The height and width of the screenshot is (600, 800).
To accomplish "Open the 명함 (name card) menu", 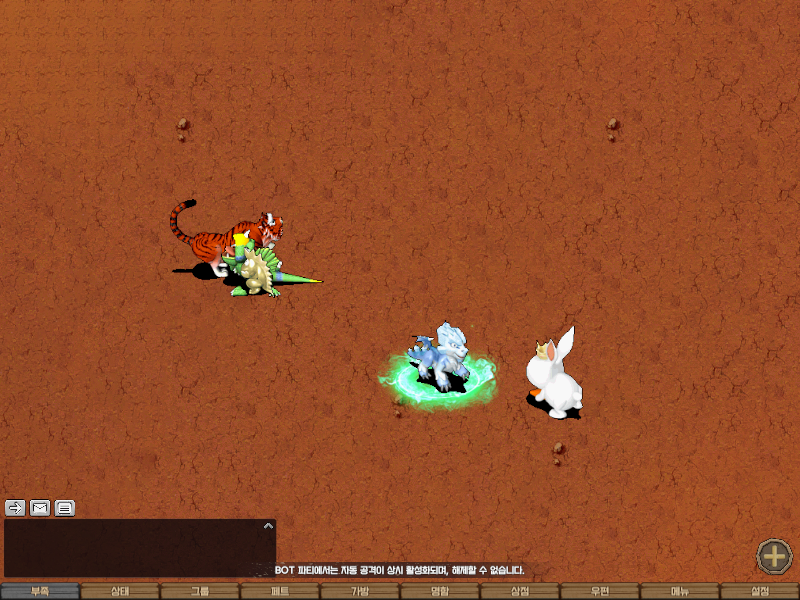I will 440,591.
